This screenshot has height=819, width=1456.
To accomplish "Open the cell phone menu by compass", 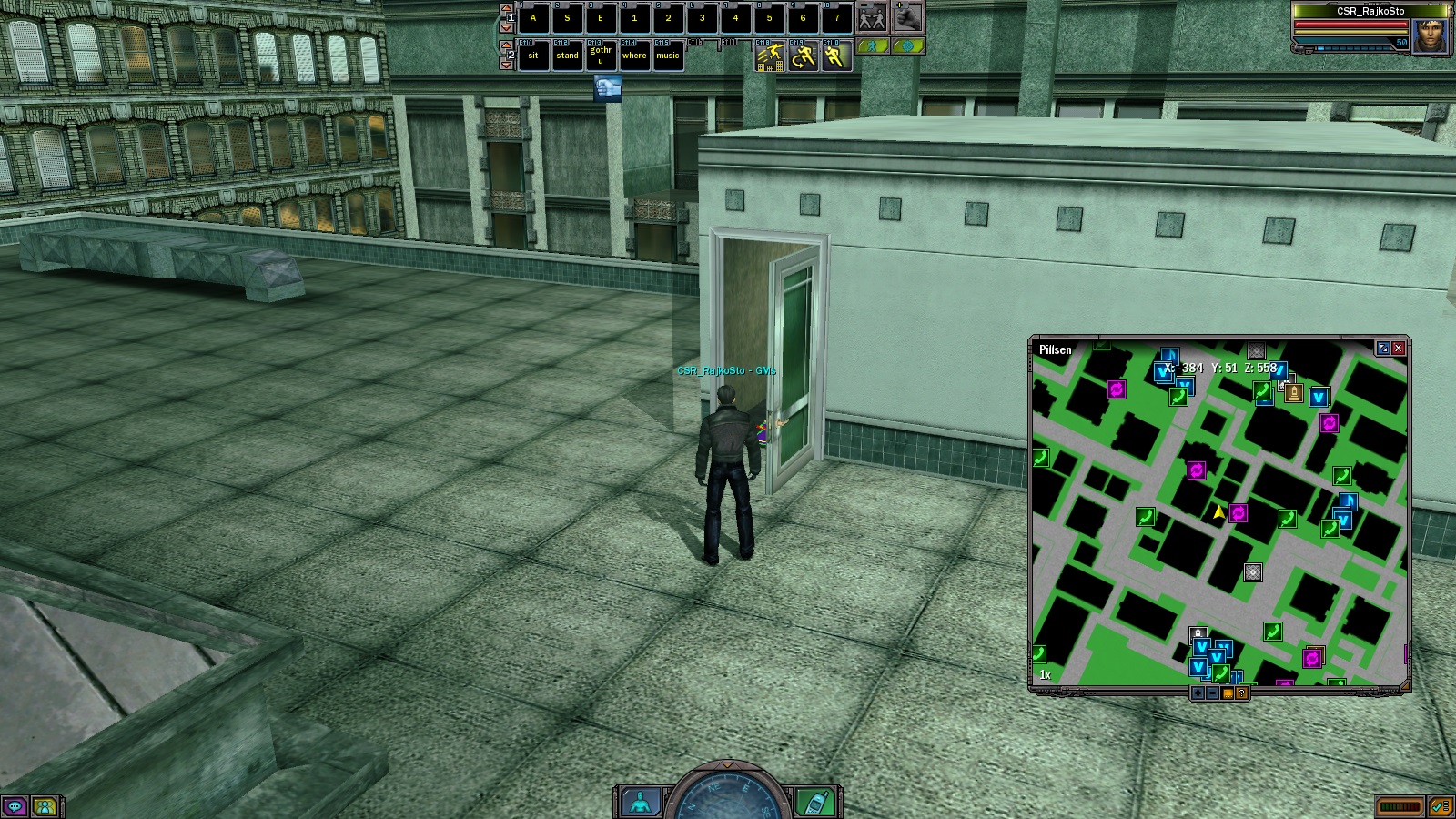I will coord(814,803).
